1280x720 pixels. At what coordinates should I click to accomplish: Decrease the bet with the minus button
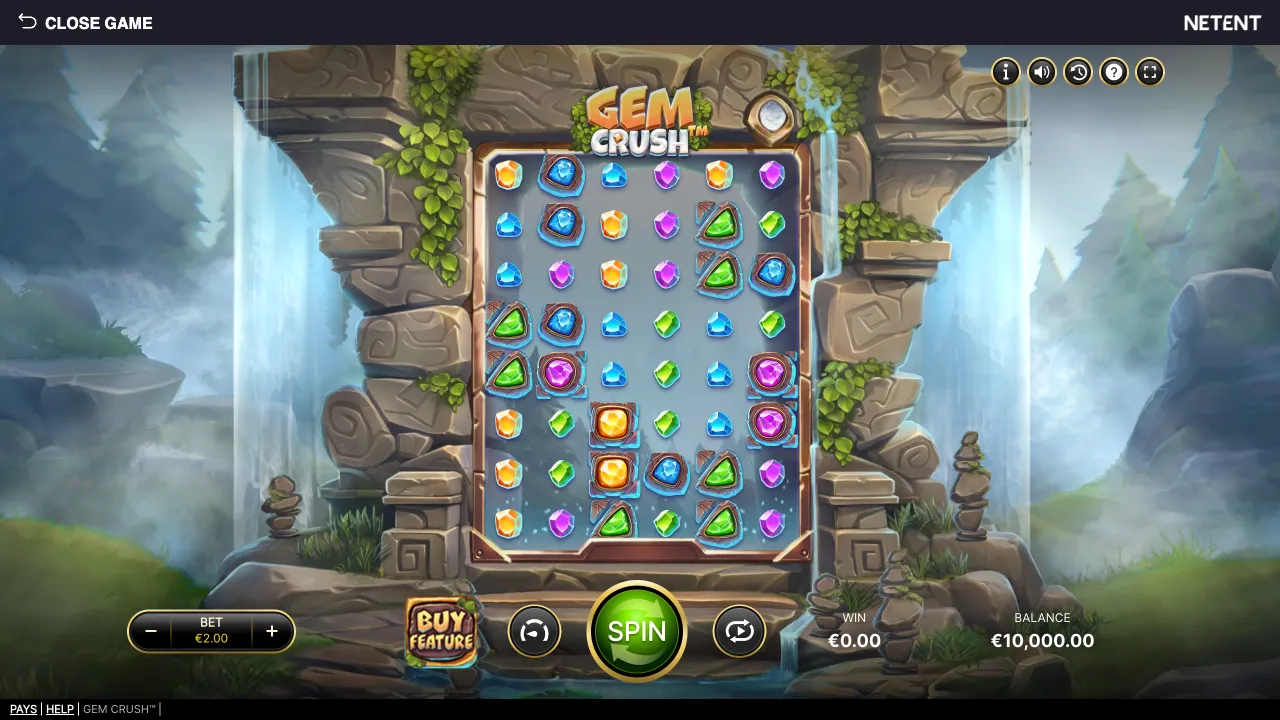tap(152, 631)
